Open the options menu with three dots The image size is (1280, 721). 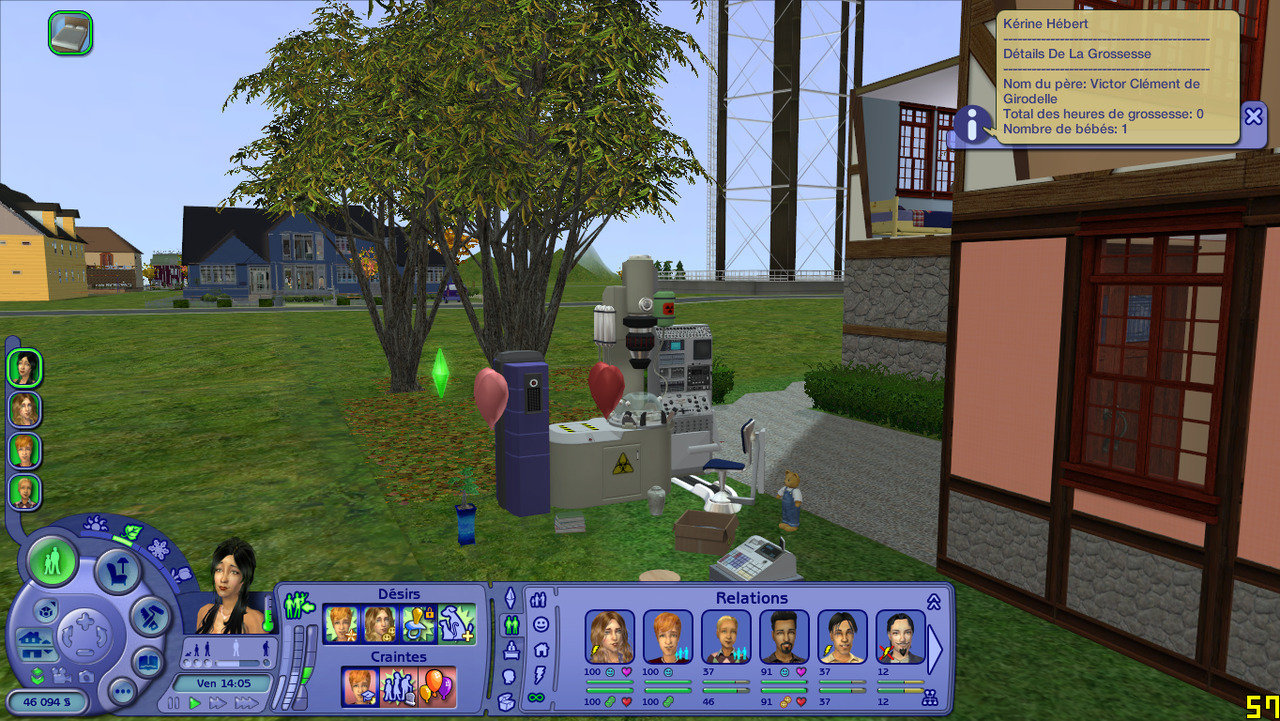point(122,691)
